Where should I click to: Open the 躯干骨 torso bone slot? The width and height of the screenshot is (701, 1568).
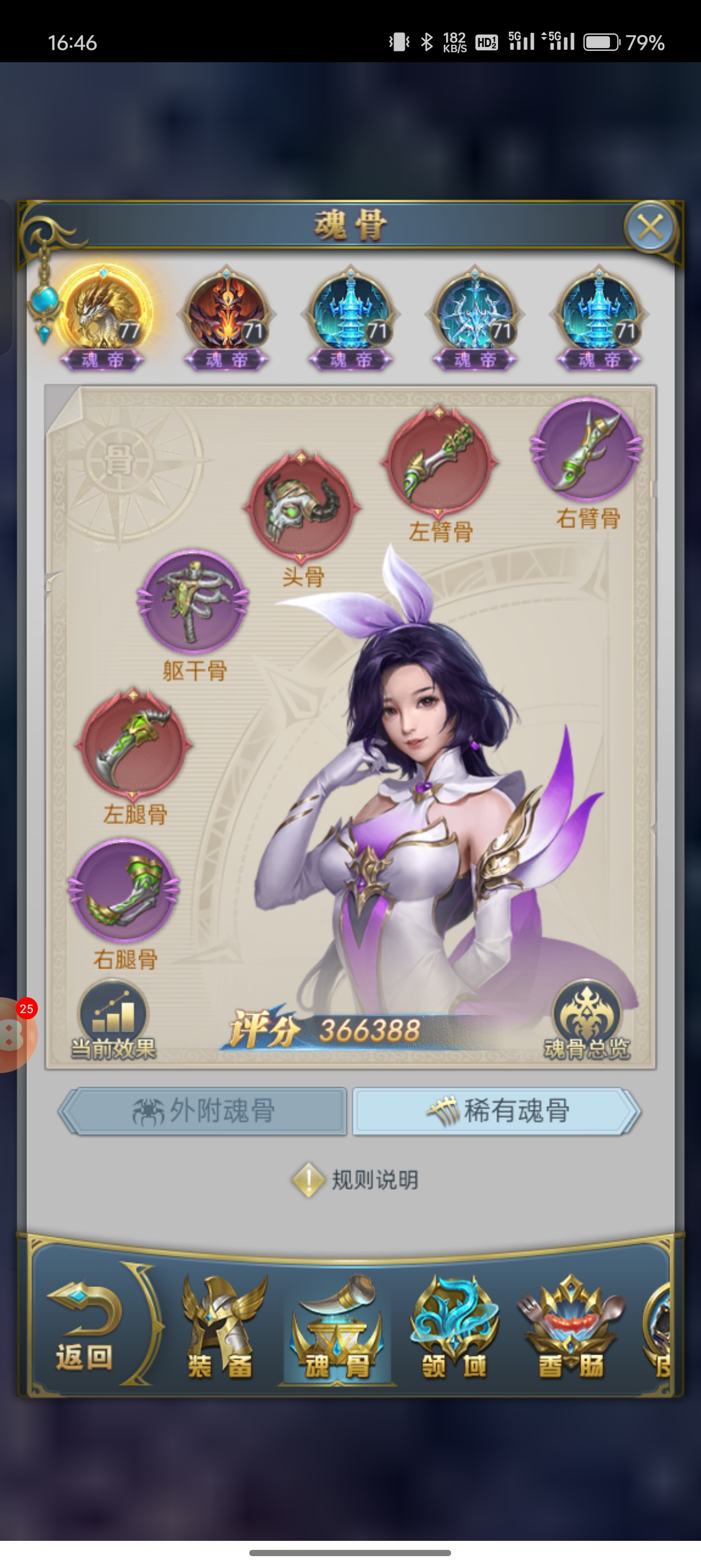[193, 602]
